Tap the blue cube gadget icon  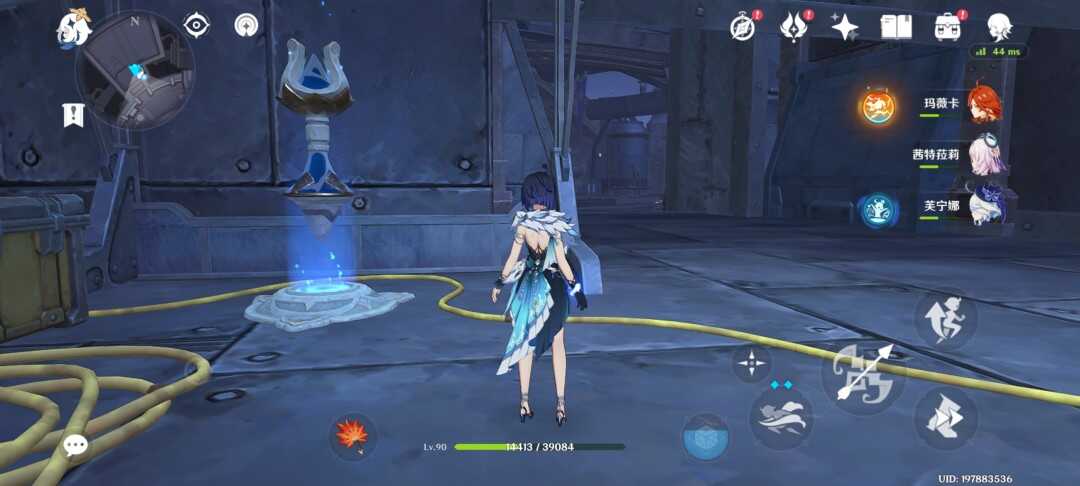706,437
